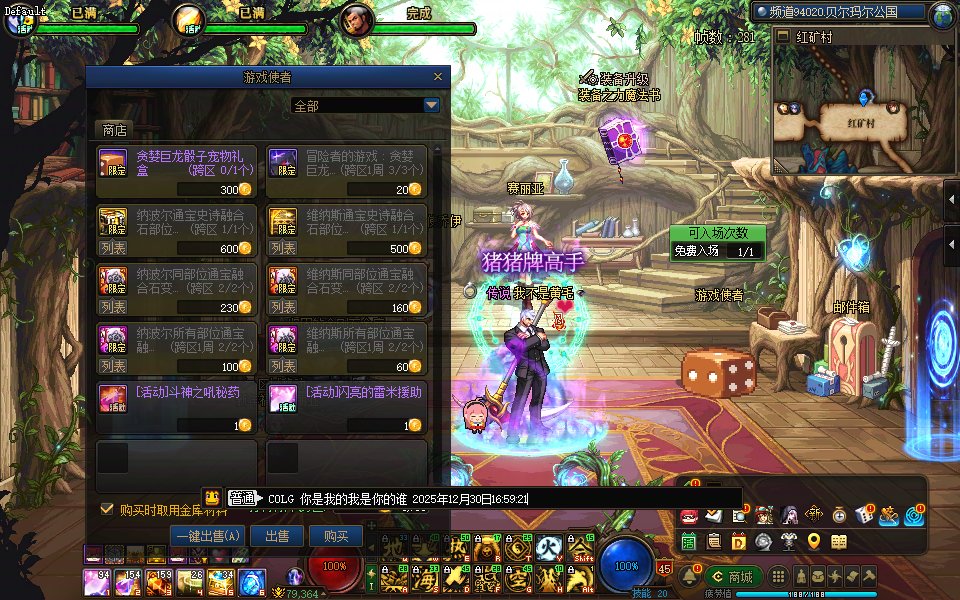Click the 购买 buy button
This screenshot has width=960, height=600.
(335, 536)
